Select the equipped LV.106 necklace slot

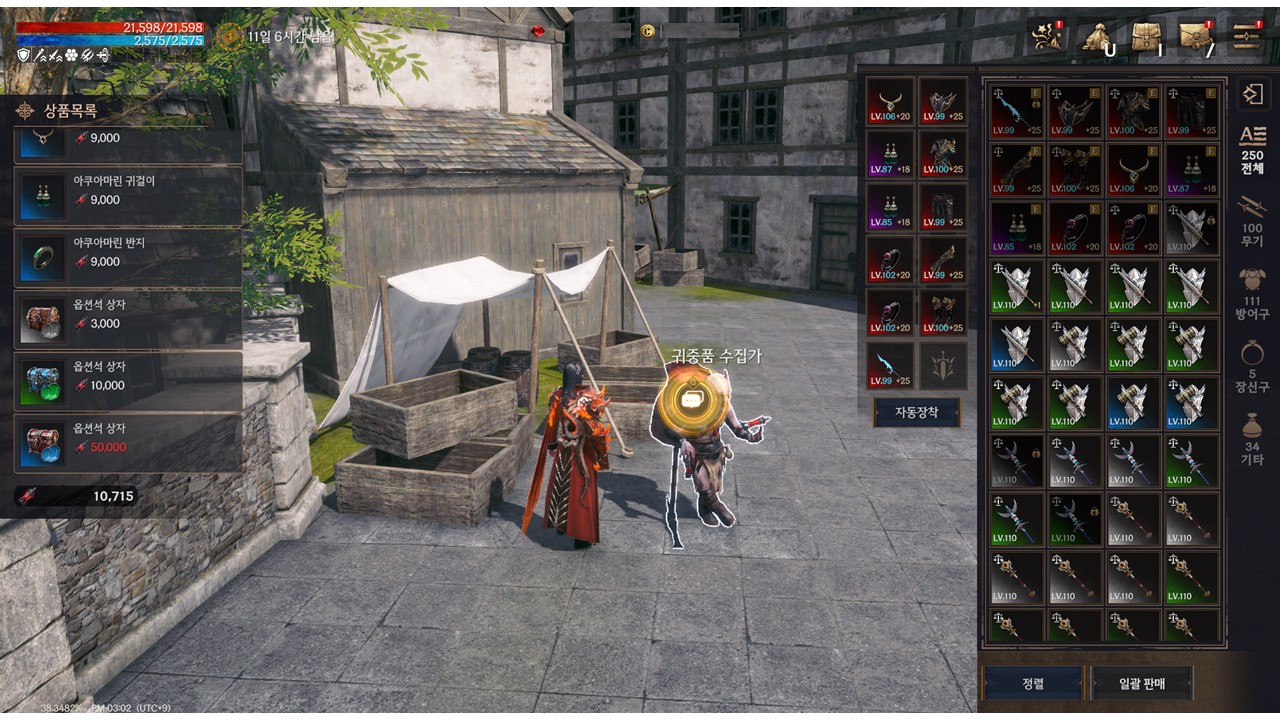pyautogui.click(x=890, y=102)
